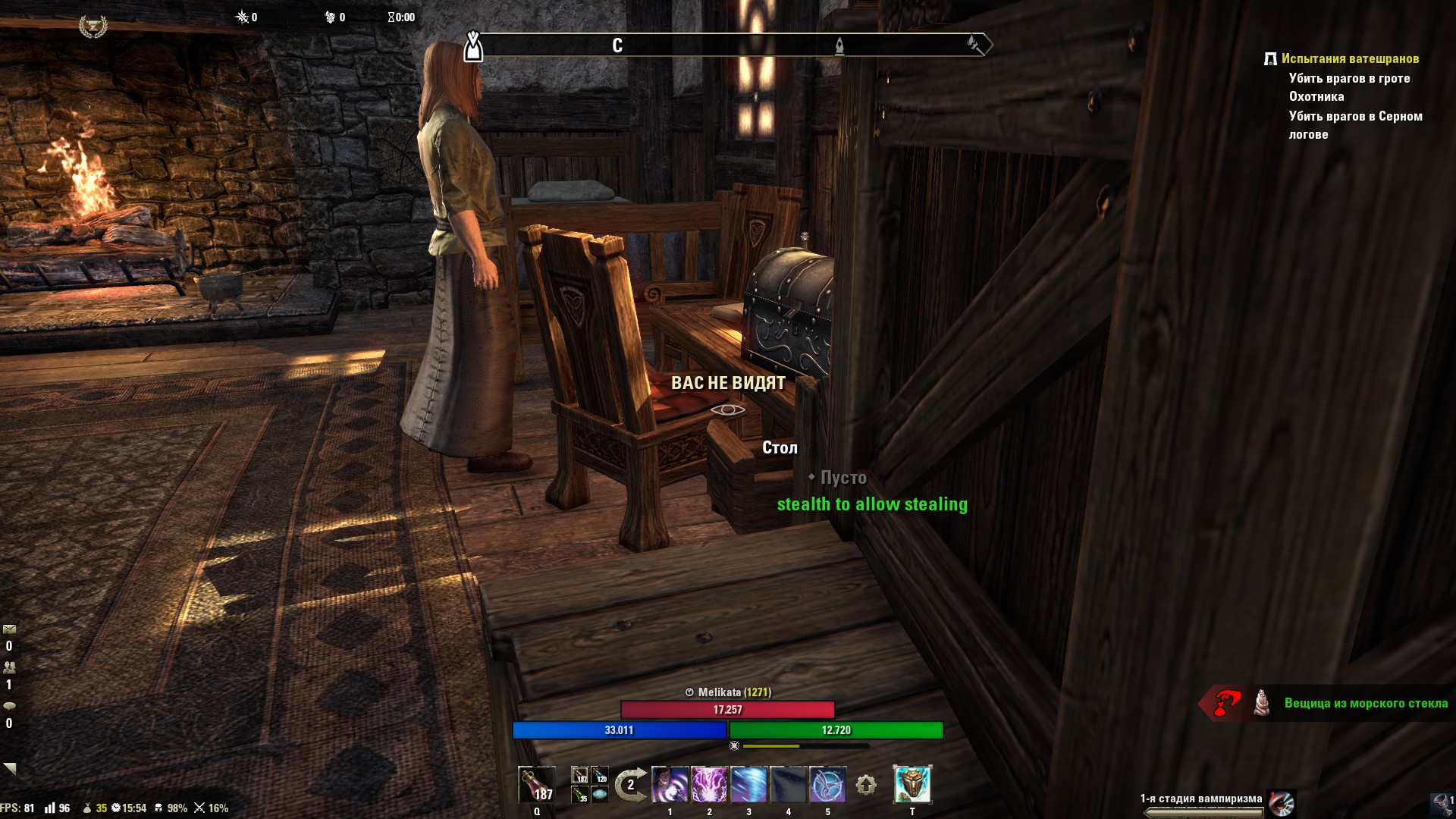Activate the winged circle ability in slot 5
1456x819 pixels.
coord(827,785)
